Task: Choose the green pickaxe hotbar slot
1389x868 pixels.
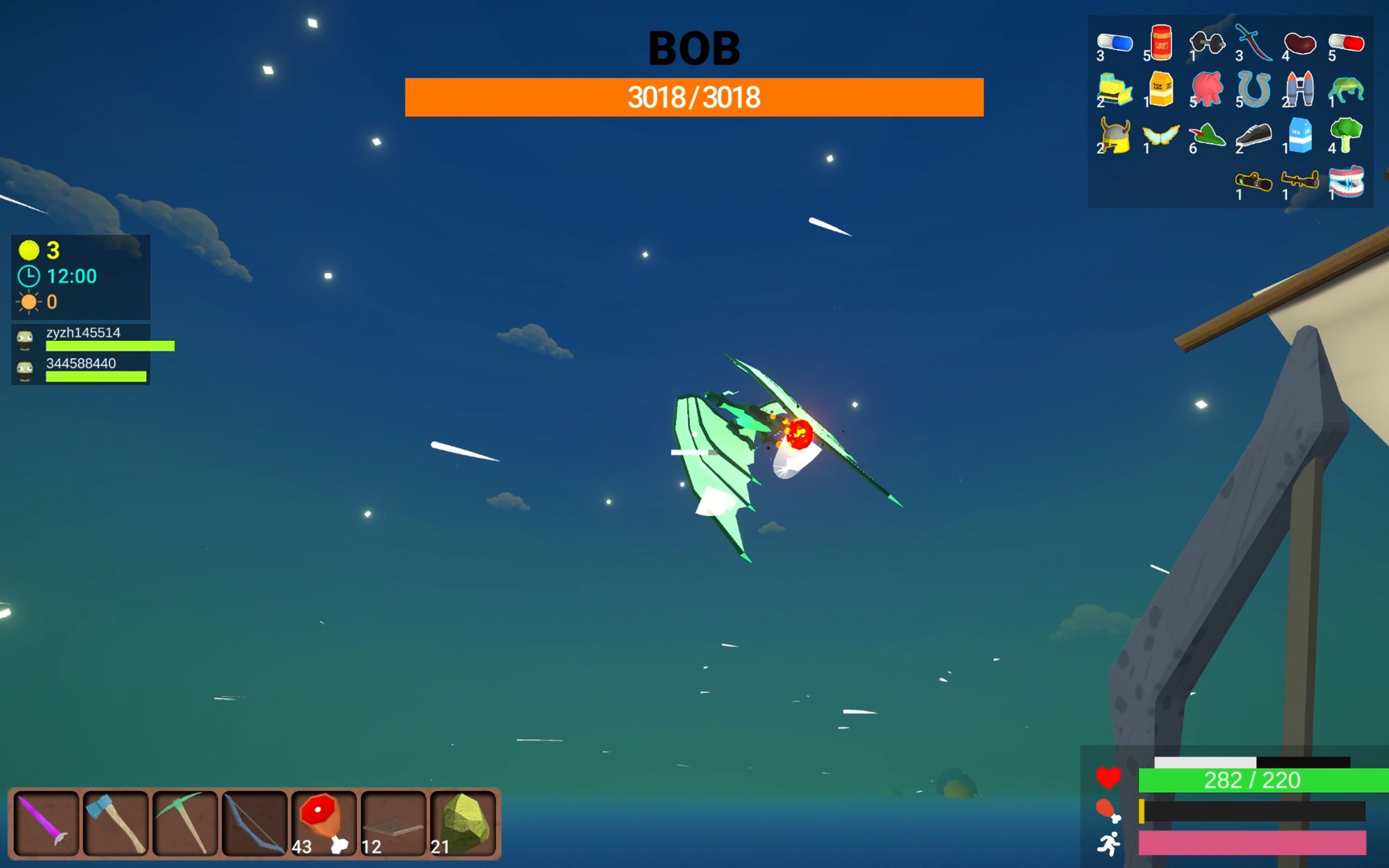Action: click(x=185, y=823)
